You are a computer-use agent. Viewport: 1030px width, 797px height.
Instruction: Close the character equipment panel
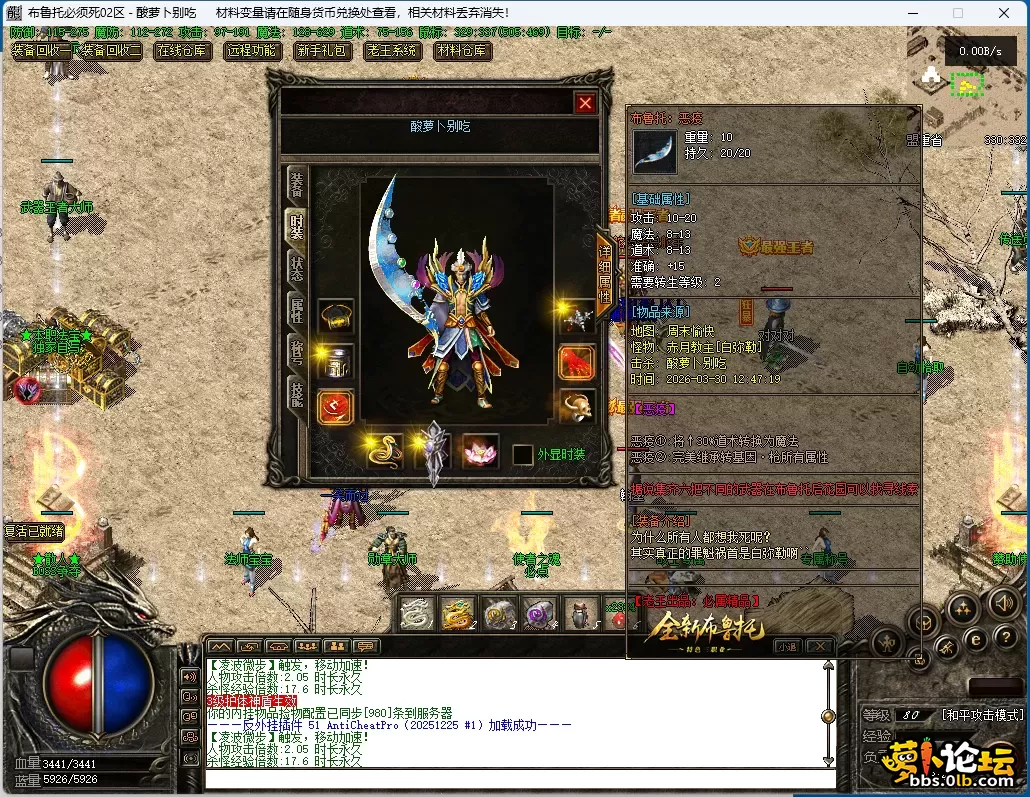coord(585,103)
